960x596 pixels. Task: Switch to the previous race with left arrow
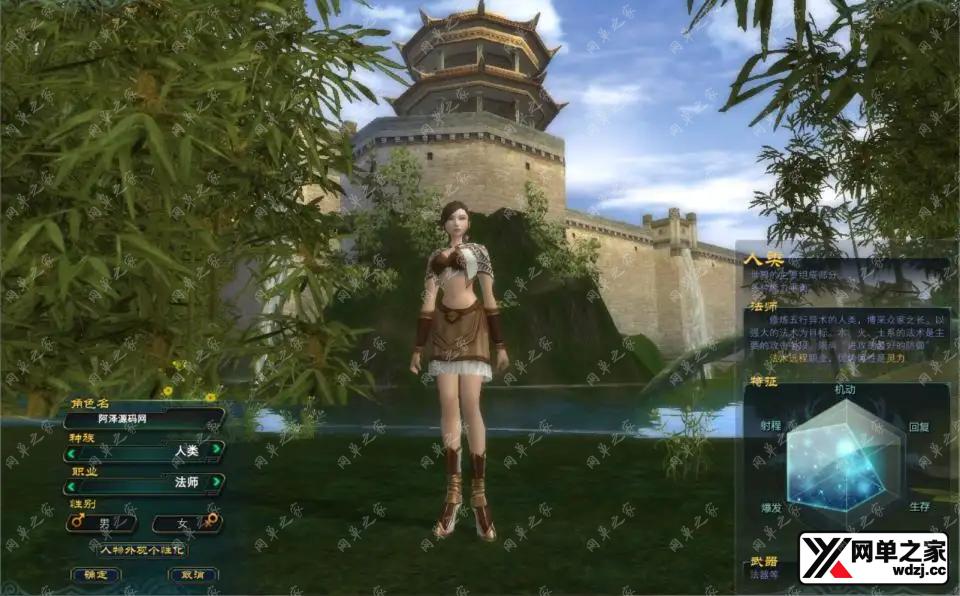pos(72,452)
